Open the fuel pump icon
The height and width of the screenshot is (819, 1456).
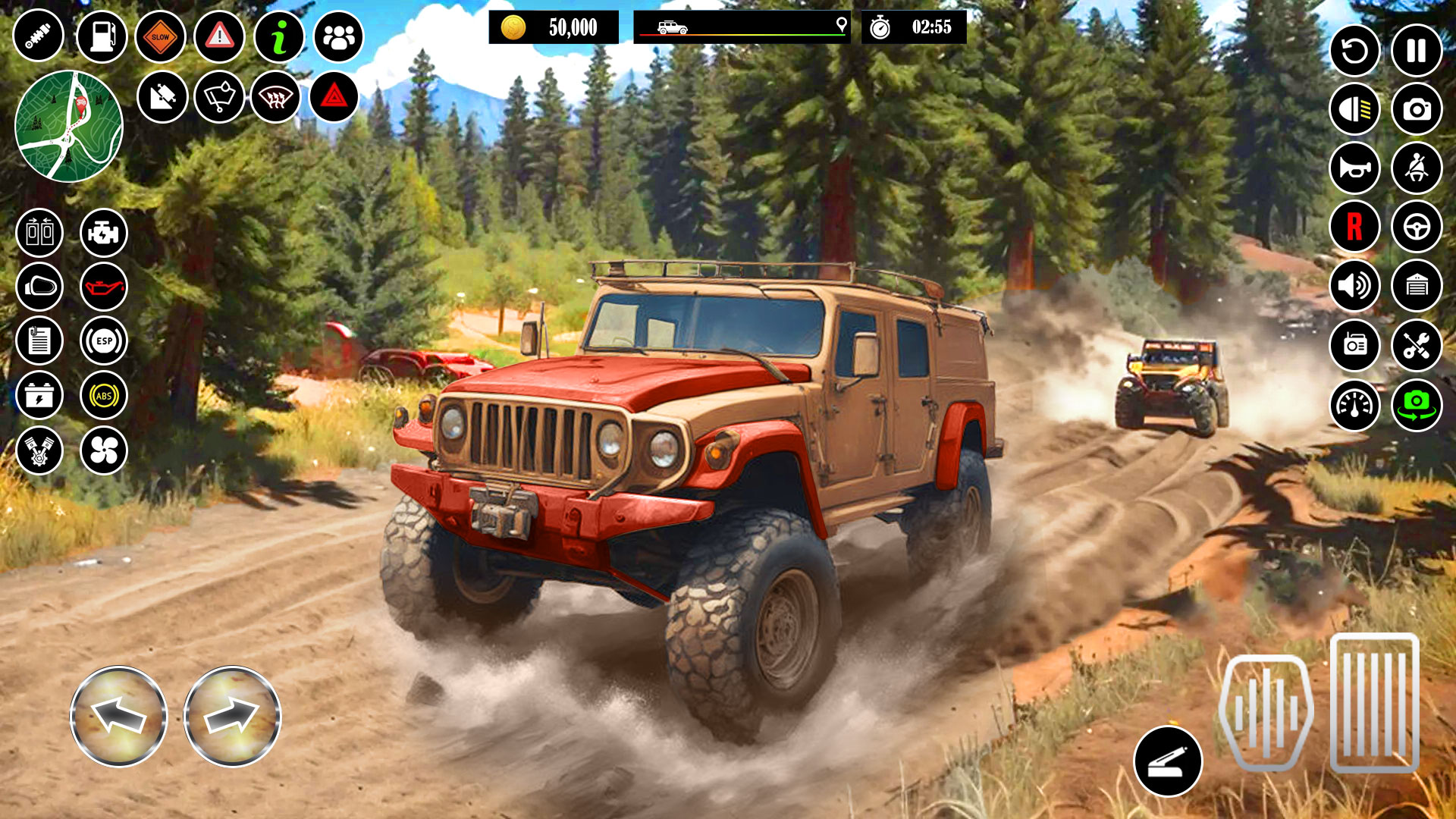104,34
